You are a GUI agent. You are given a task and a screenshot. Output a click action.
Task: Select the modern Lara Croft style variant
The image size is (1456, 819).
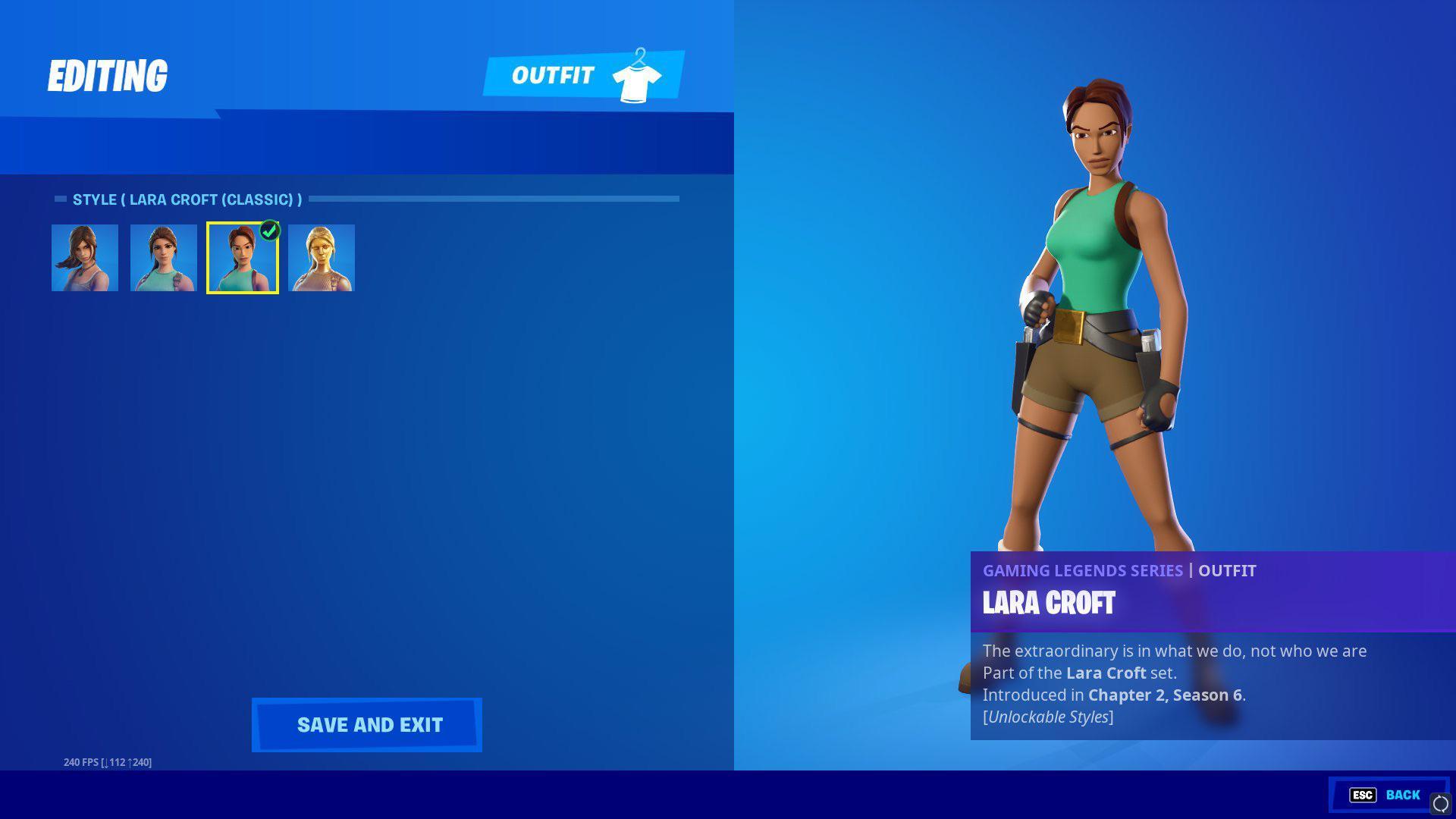point(162,258)
